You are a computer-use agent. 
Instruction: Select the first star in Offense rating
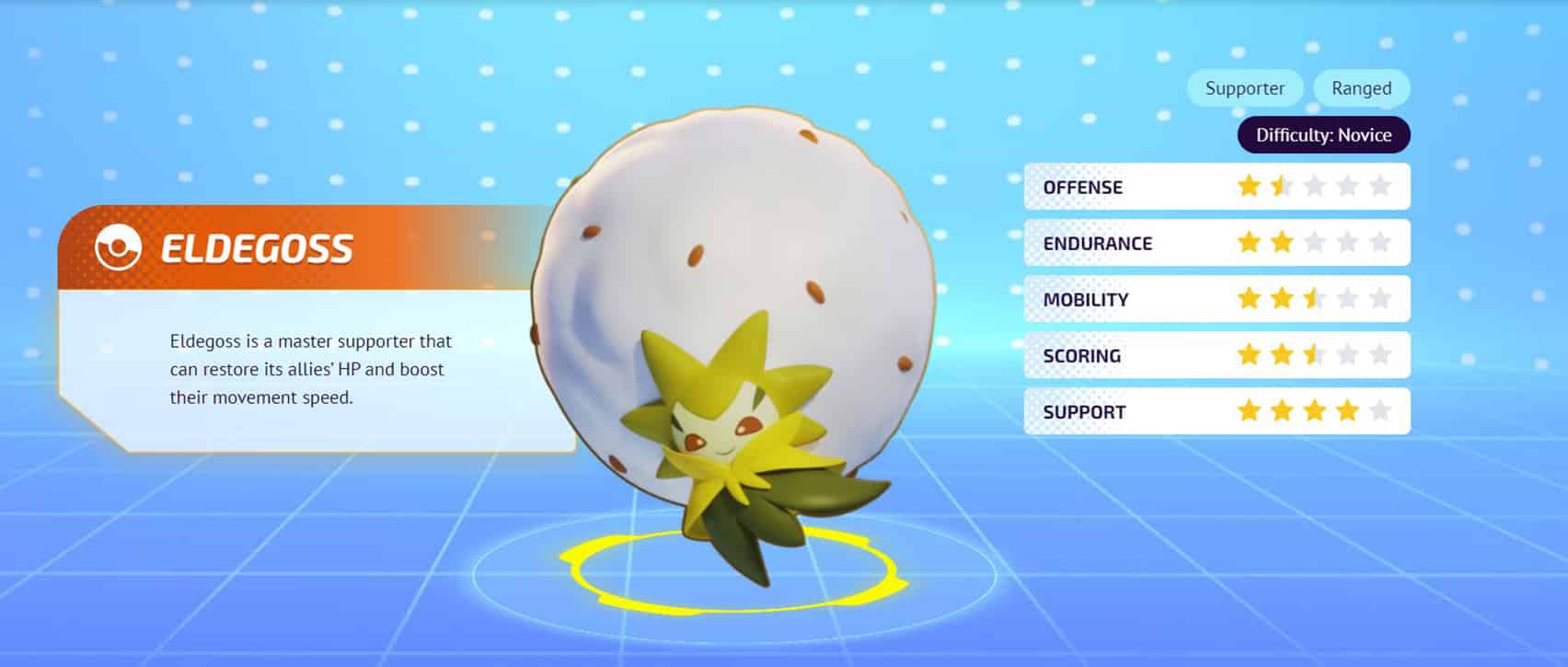click(1248, 186)
